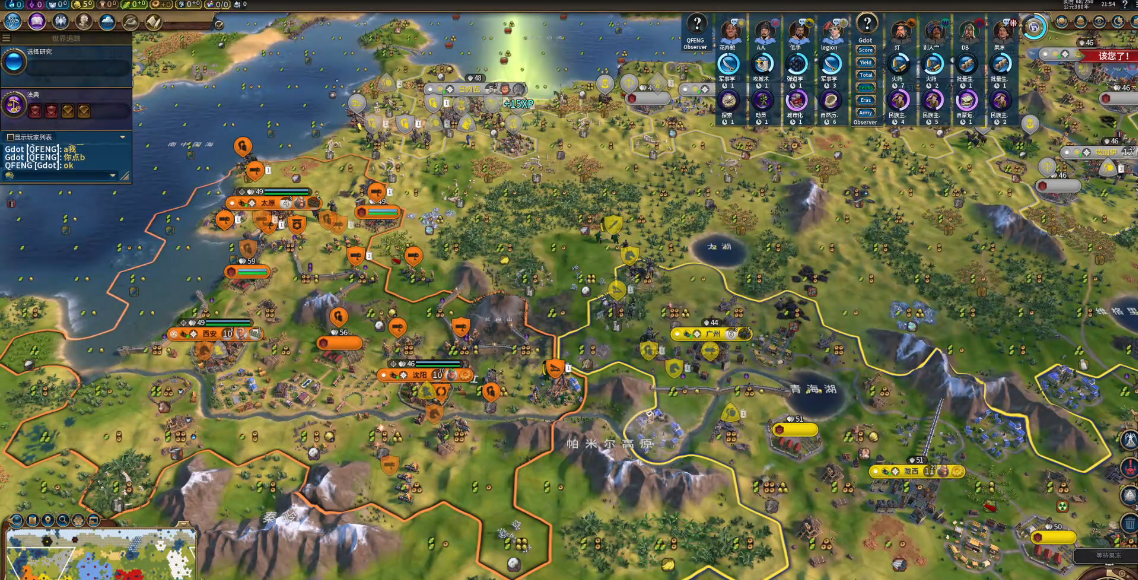Viewport: 1138px width, 580px height.
Task: Click the Legion player portrait
Action: click(832, 30)
